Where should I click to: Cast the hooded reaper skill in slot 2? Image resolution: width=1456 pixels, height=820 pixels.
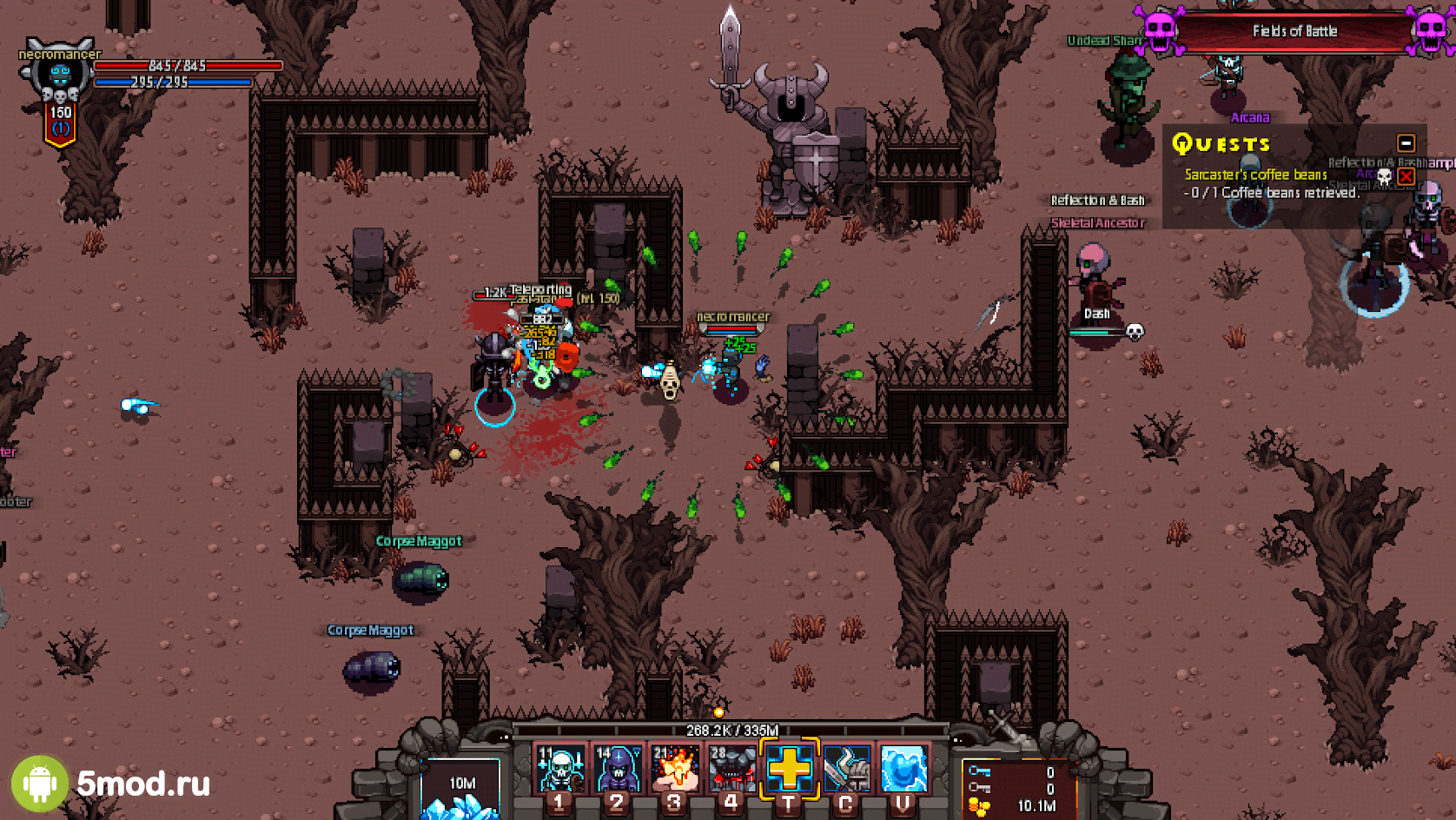(618, 769)
